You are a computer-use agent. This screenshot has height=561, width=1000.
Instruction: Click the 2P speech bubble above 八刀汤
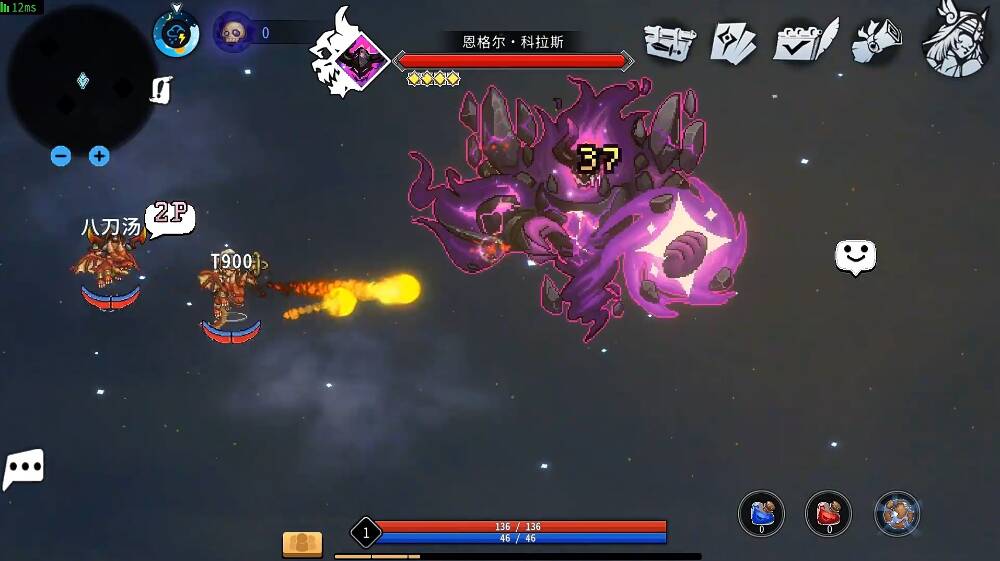(x=170, y=214)
